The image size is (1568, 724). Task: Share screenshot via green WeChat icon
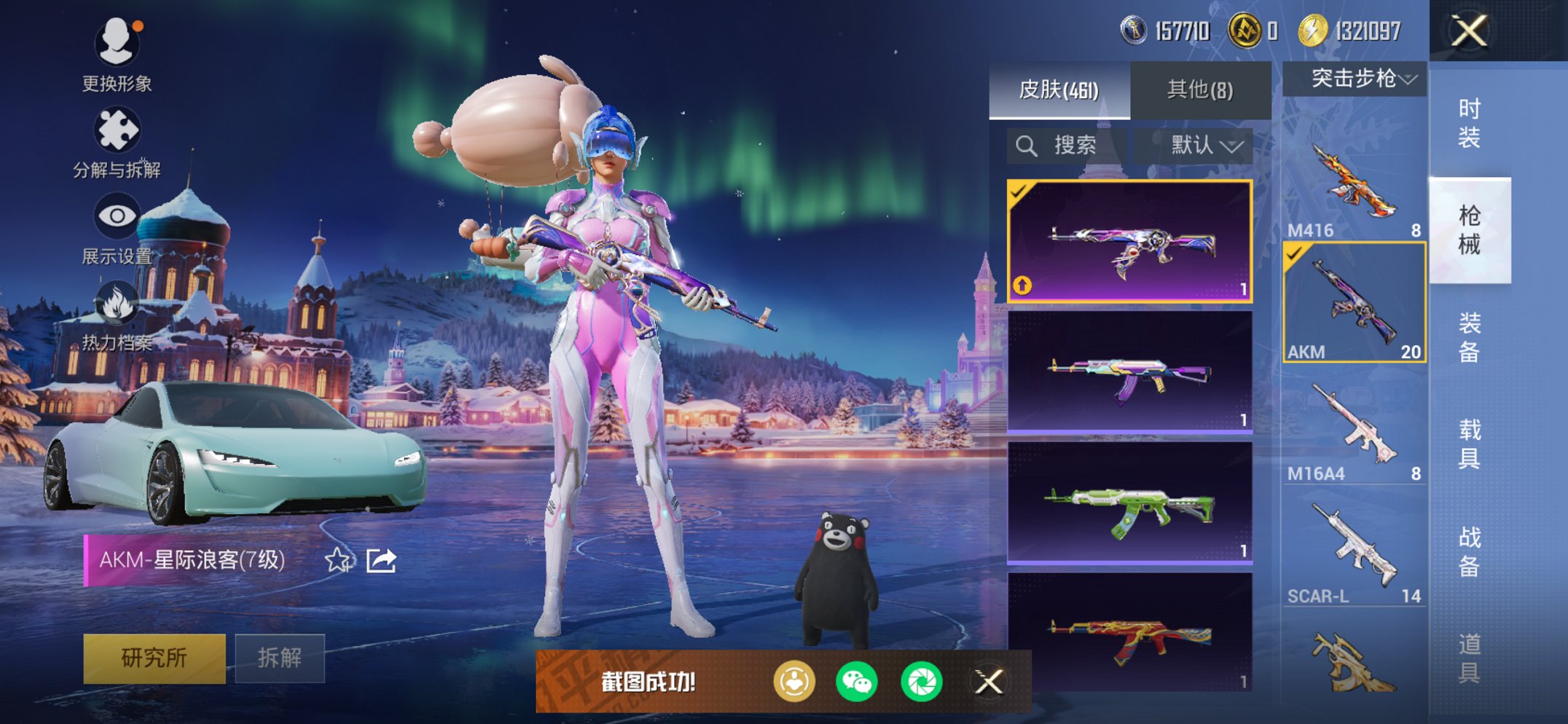click(856, 682)
